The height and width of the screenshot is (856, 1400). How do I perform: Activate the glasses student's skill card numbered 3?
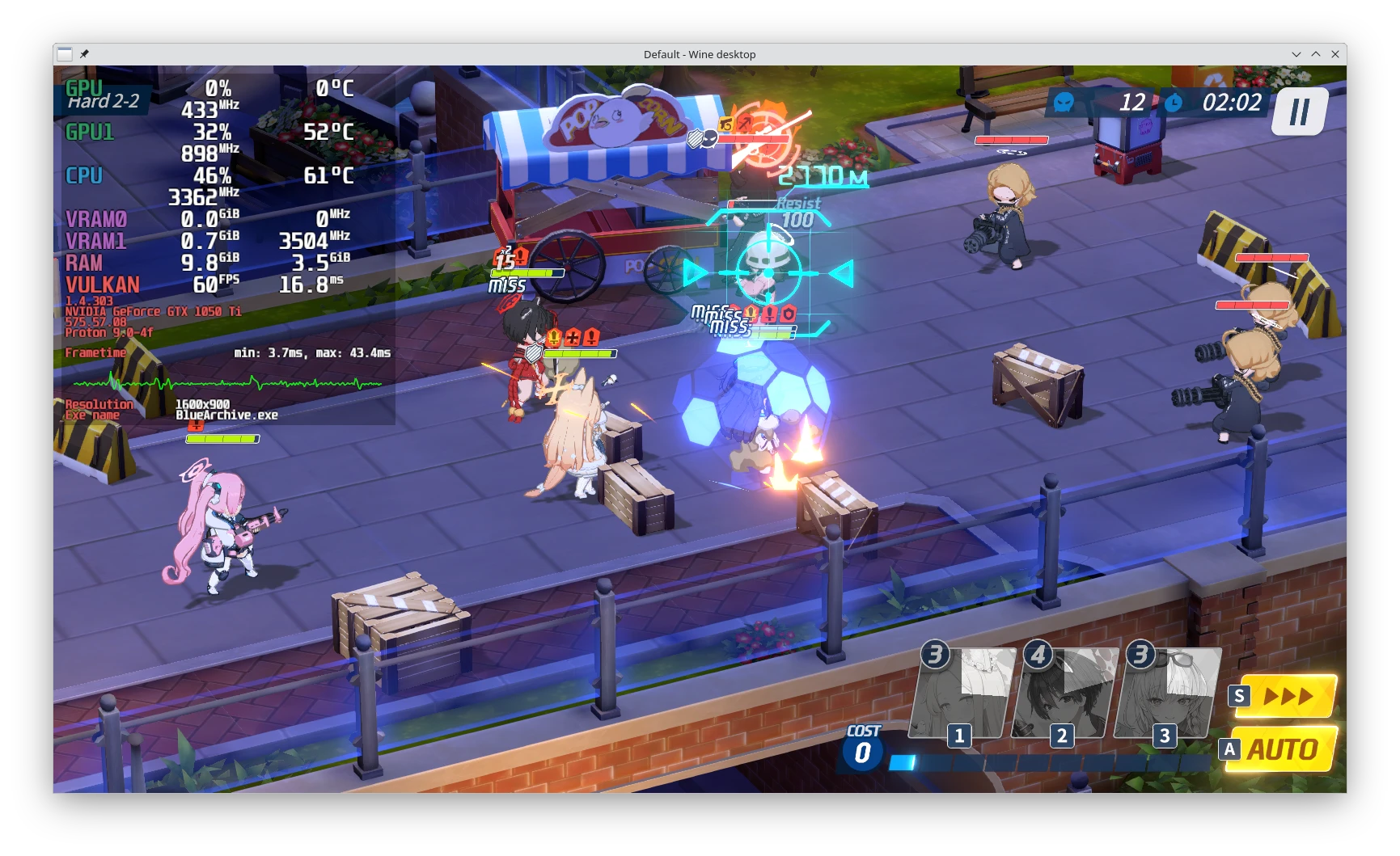pyautogui.click(x=1167, y=694)
